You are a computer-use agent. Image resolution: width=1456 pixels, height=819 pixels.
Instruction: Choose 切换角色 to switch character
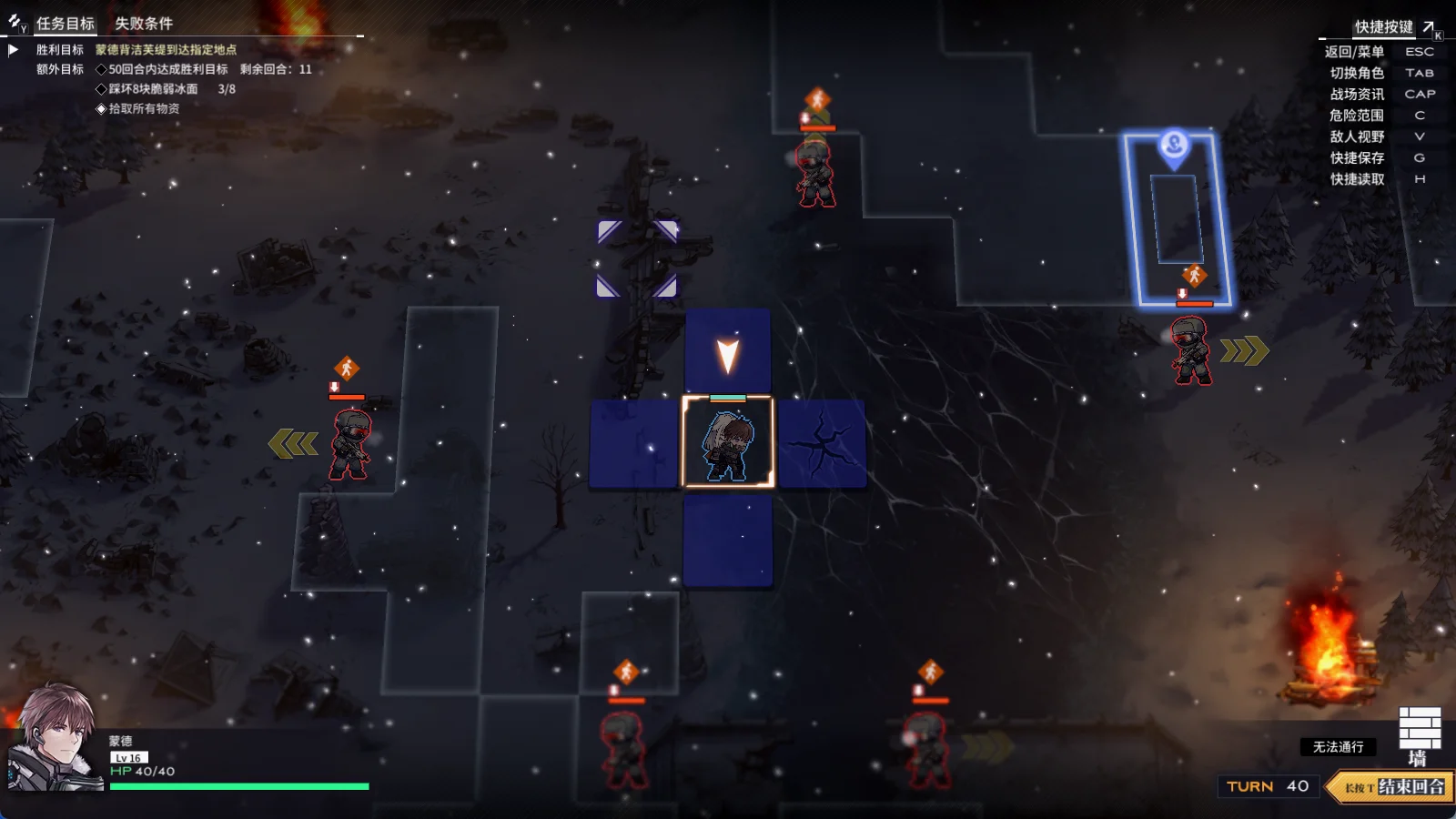(x=1356, y=73)
